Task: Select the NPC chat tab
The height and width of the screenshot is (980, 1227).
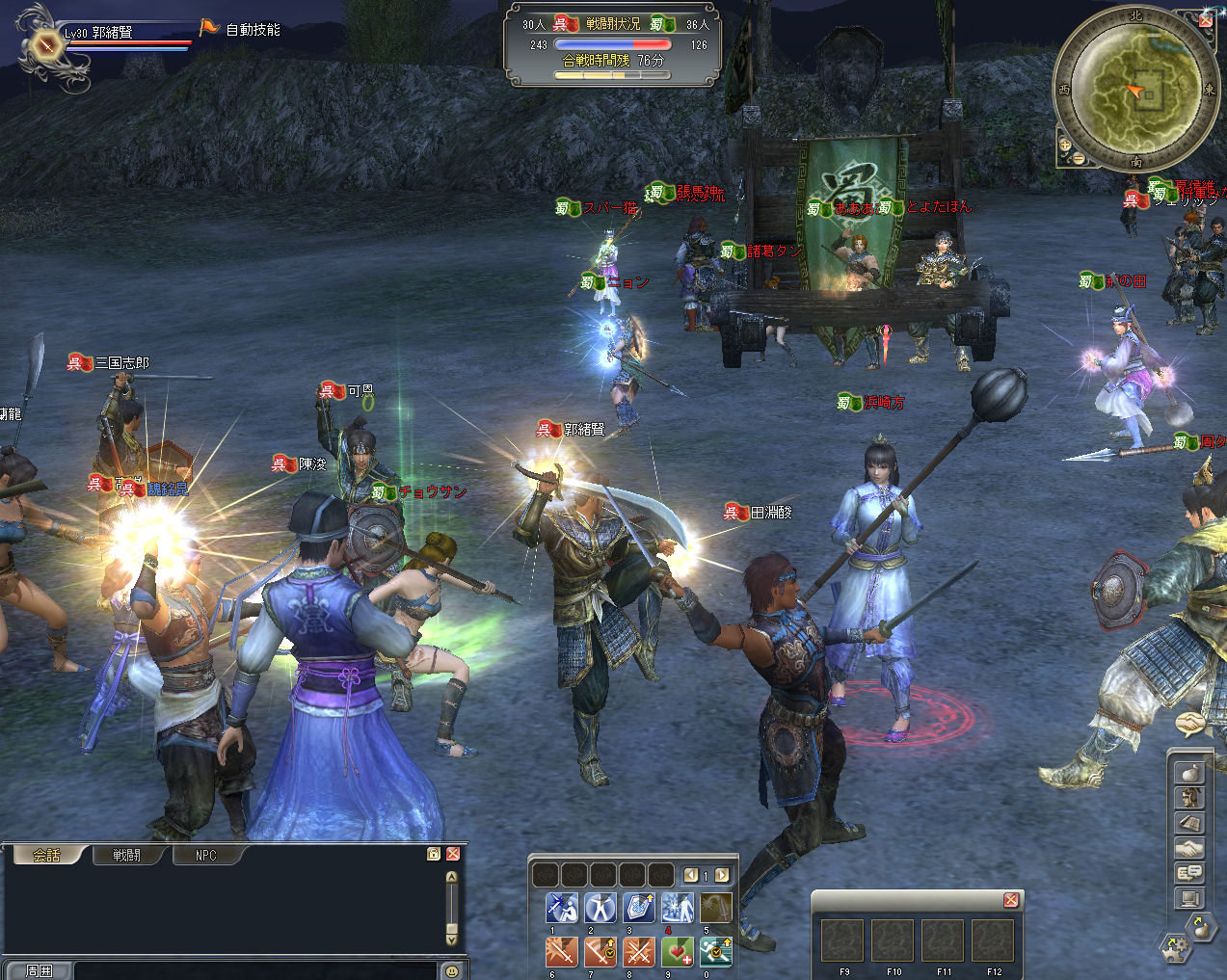Action: [x=206, y=855]
